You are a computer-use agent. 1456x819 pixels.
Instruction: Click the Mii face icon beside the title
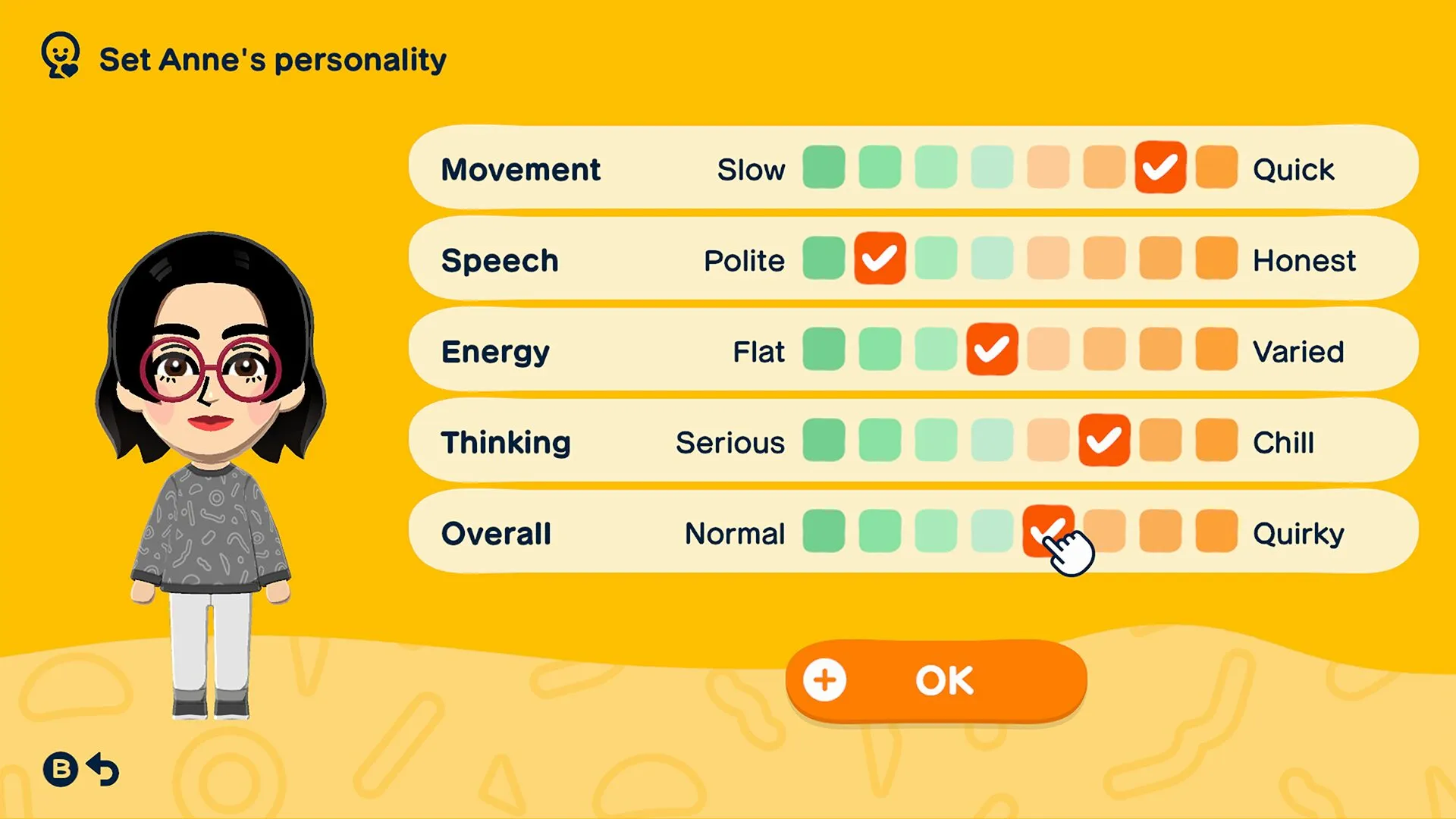pos(61,55)
